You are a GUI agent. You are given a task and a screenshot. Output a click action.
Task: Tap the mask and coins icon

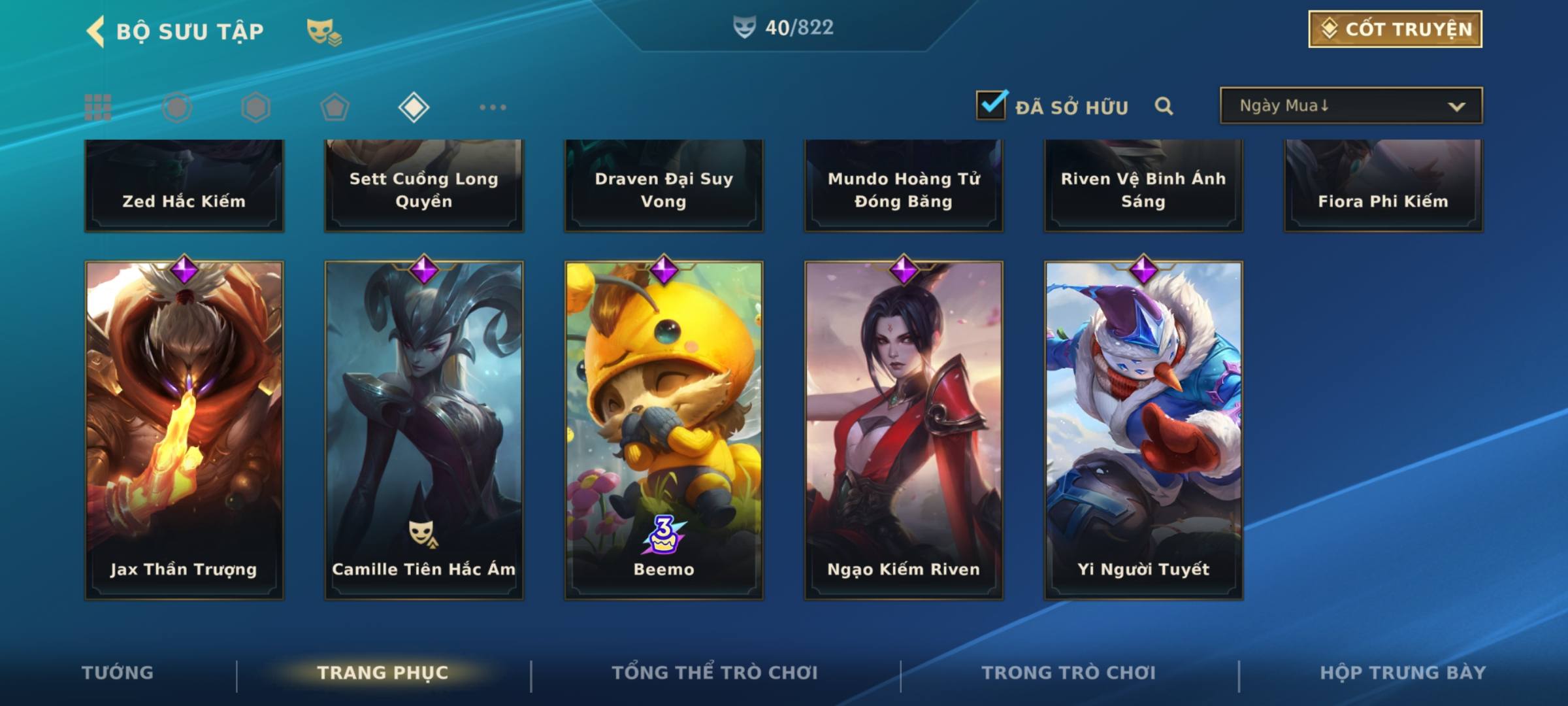[x=324, y=31]
